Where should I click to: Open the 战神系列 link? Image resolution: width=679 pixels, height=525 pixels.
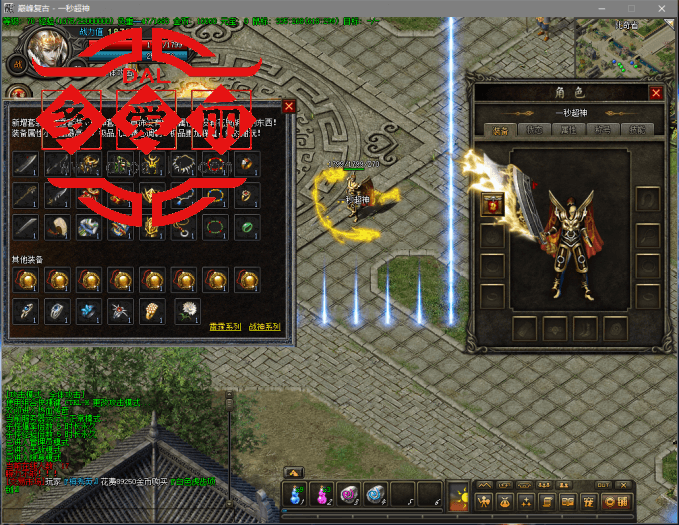coord(264,326)
